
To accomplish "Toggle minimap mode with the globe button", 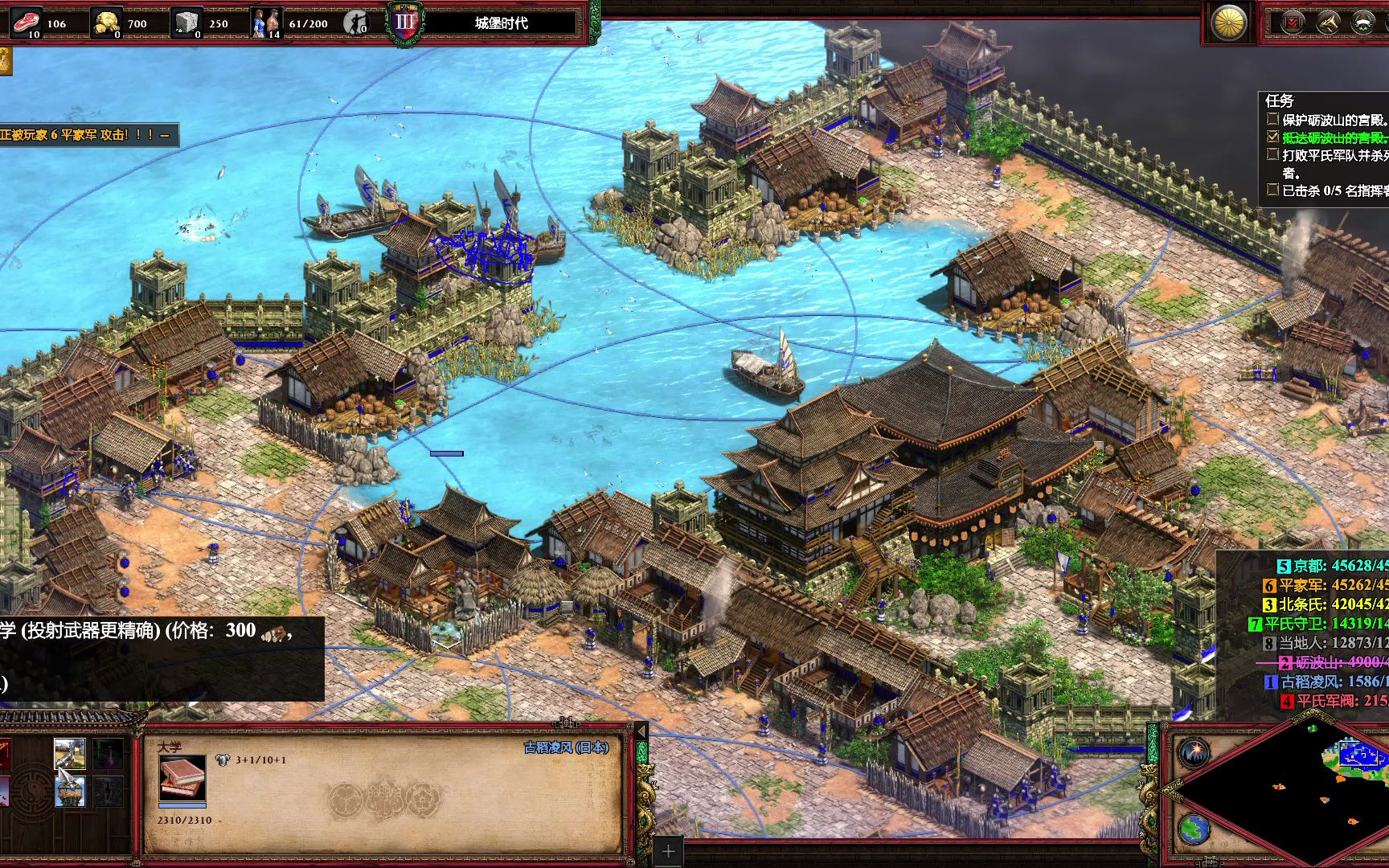I will point(1194,829).
